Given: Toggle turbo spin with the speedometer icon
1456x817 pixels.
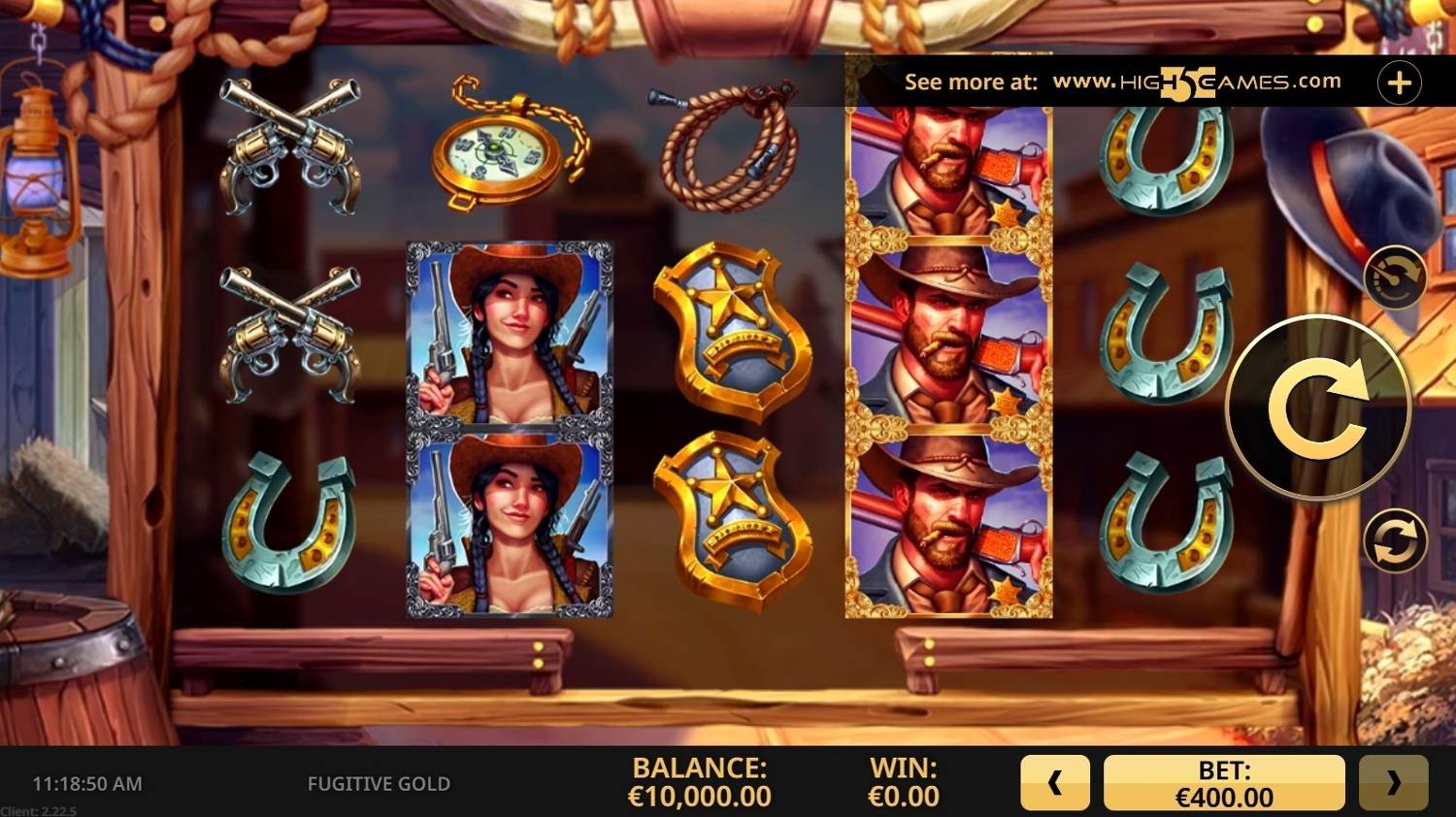Looking at the screenshot, I should coord(1395,278).
